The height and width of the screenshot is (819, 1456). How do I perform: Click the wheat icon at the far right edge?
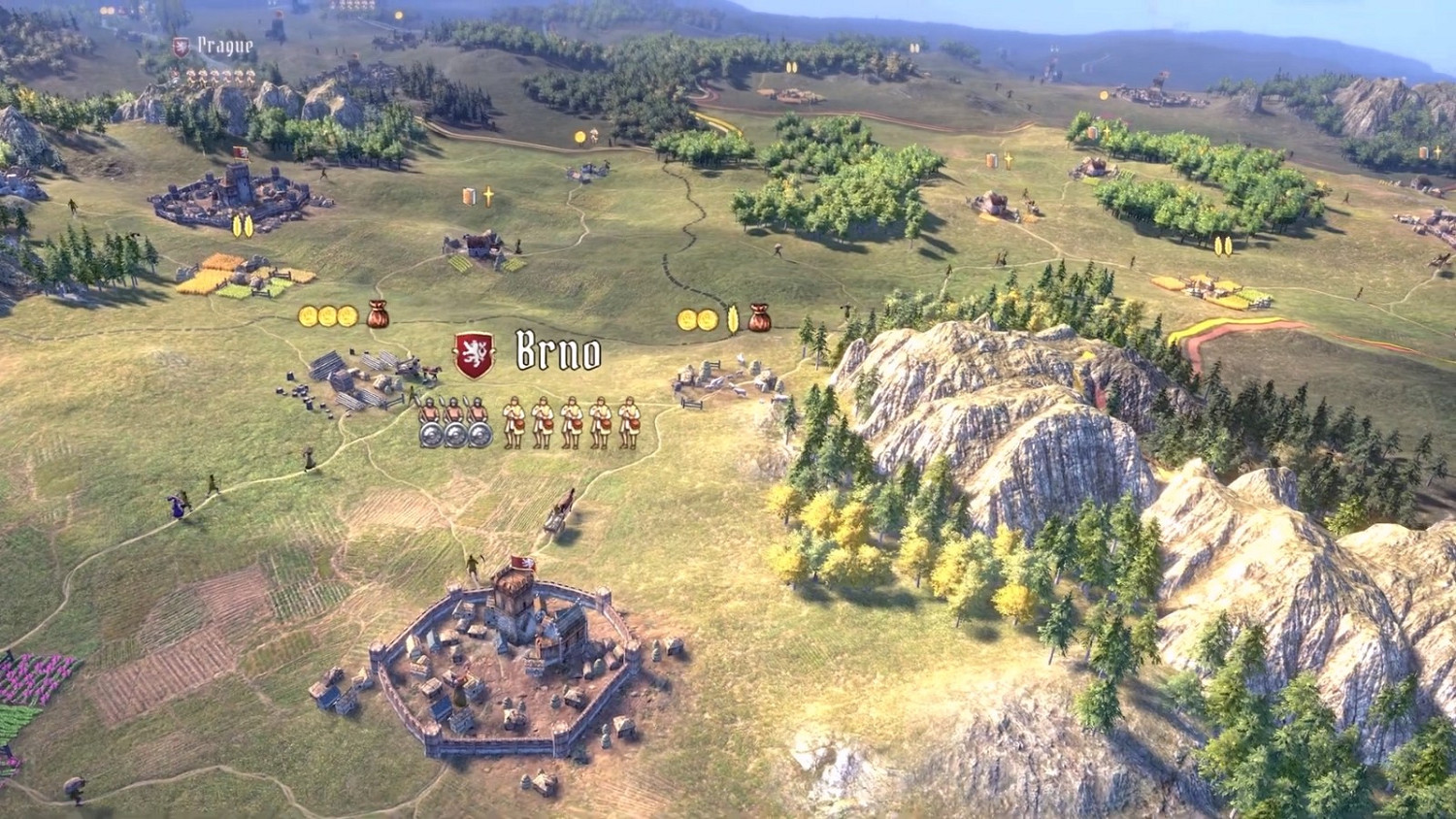1439,151
